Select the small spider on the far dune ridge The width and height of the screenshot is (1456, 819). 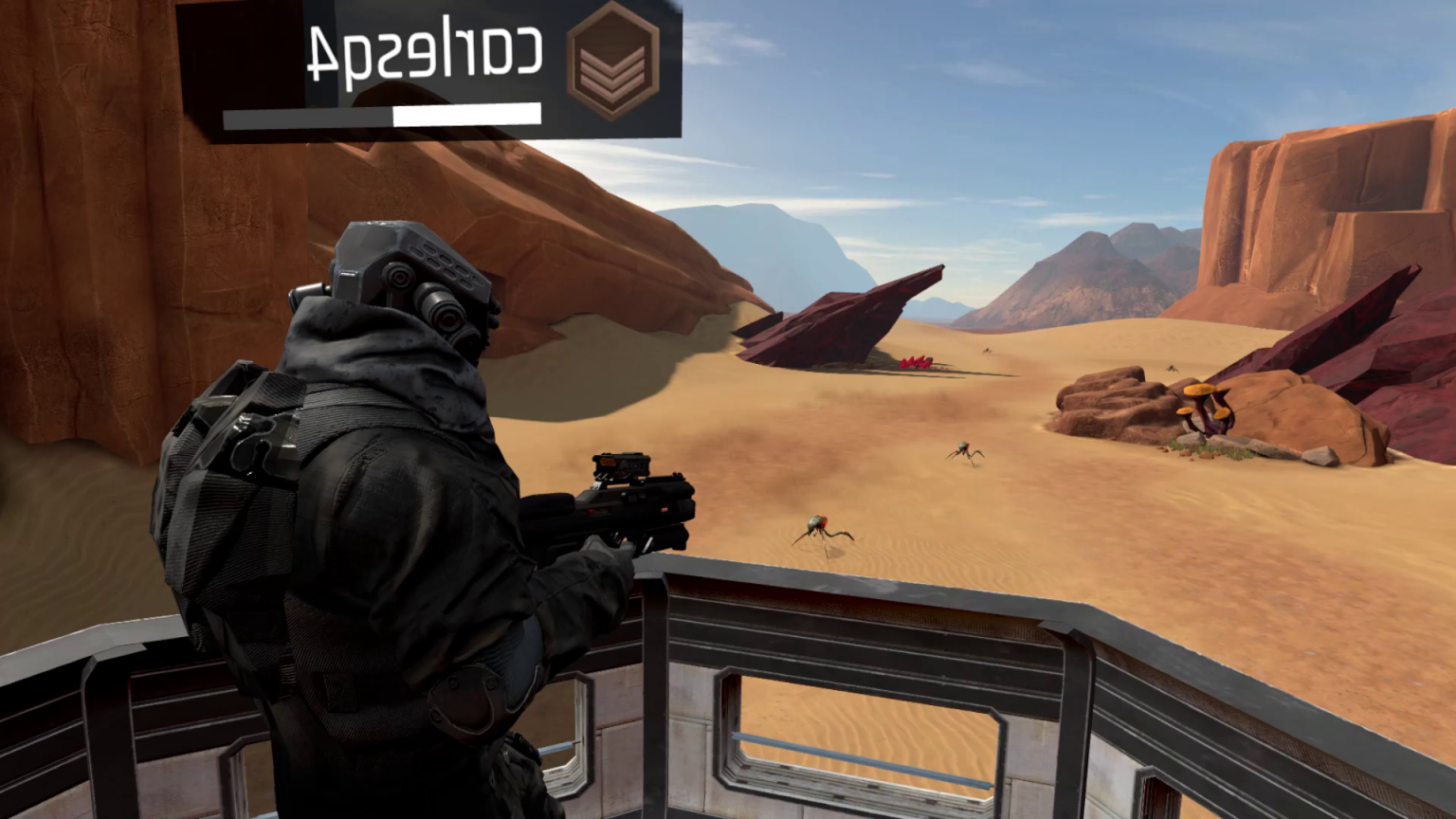click(987, 351)
